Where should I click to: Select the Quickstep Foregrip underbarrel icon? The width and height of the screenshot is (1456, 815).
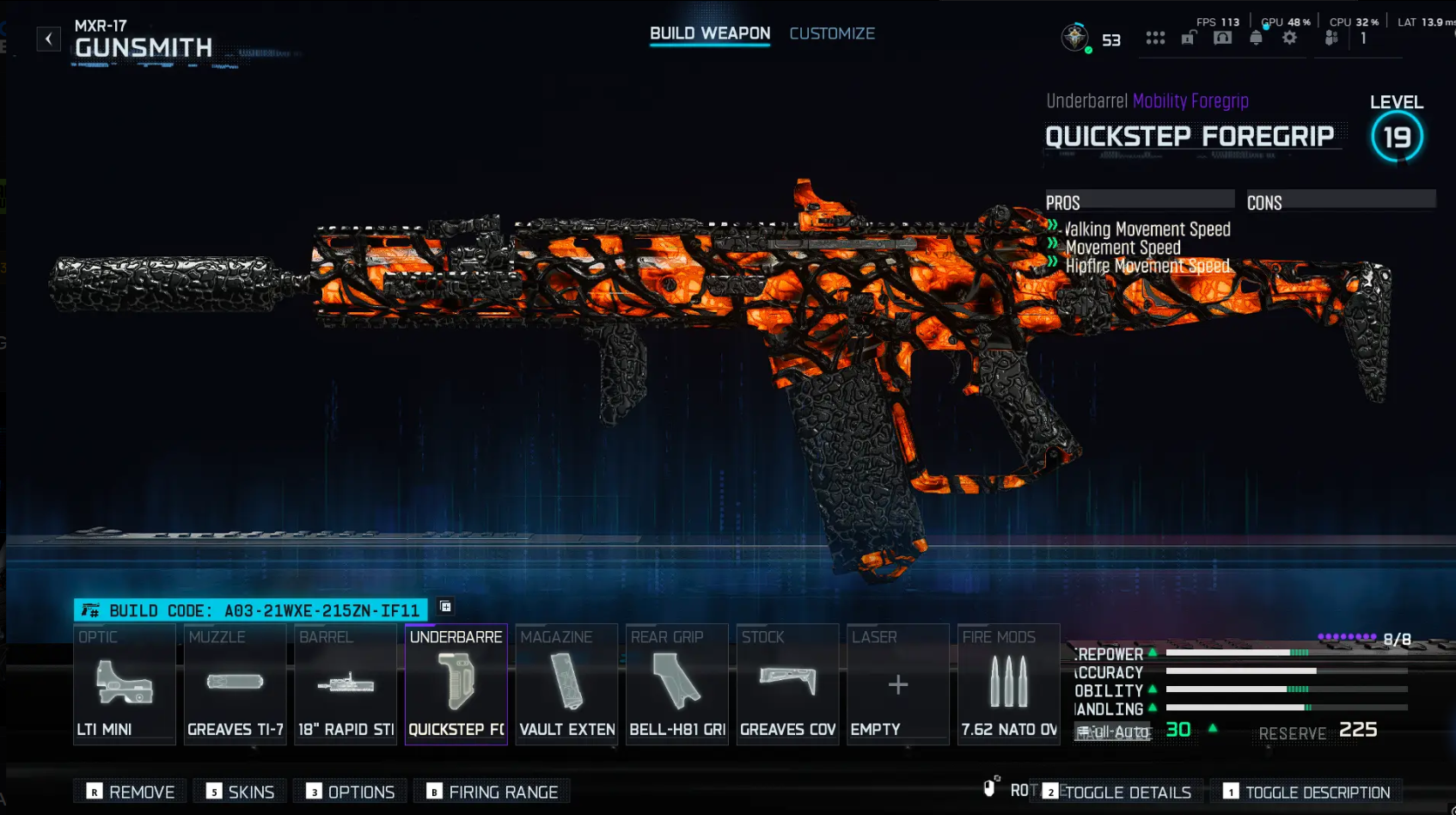[x=456, y=683]
